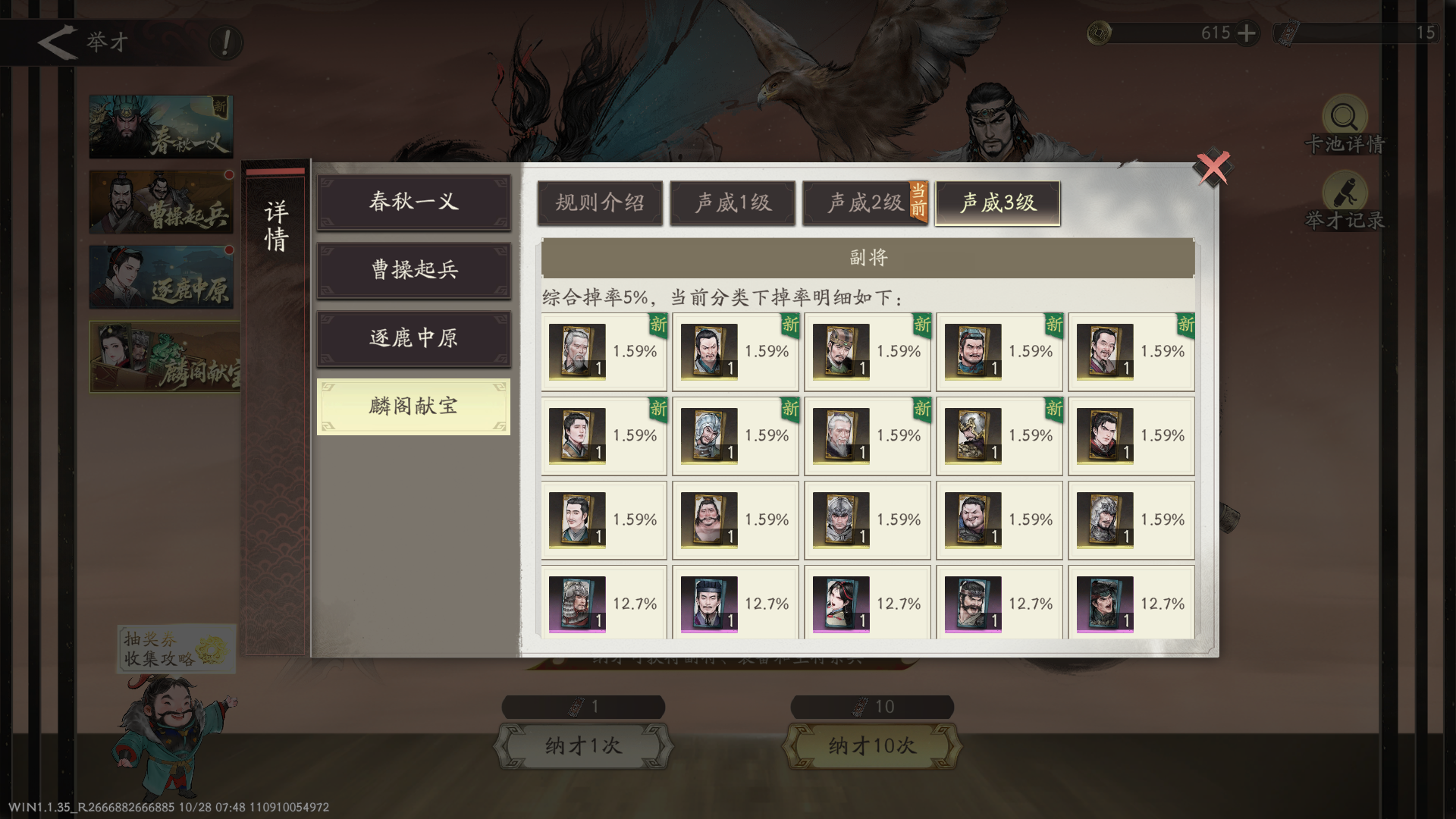Open the 规则介绍 tab
This screenshot has height=819, width=1456.
pyautogui.click(x=600, y=202)
